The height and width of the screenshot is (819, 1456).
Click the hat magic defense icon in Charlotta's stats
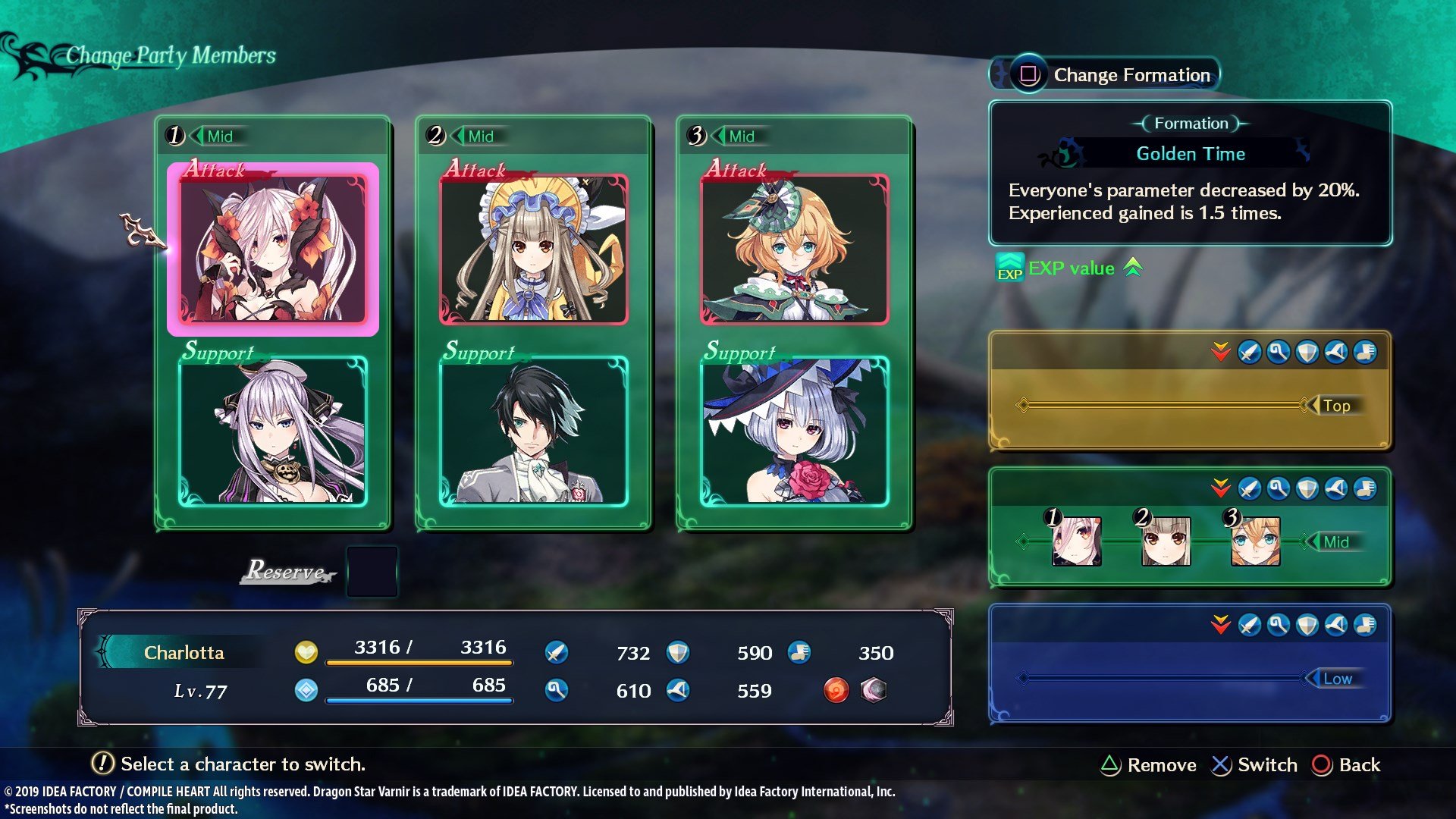677,691
